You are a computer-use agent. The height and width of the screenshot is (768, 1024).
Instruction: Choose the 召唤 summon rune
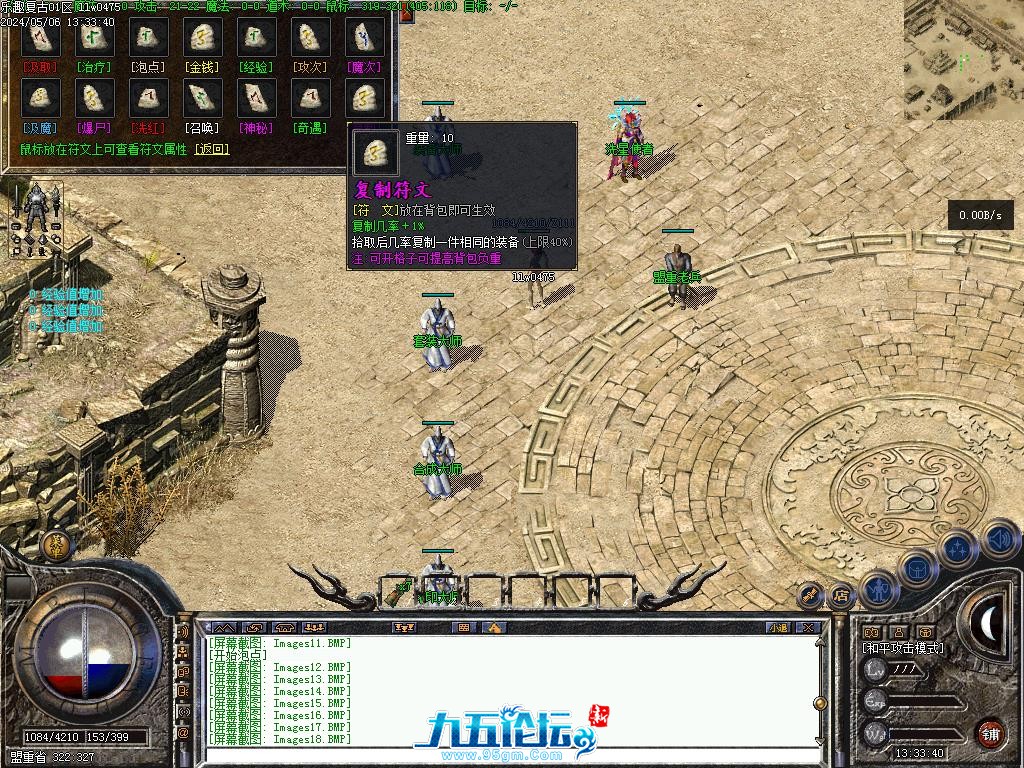(x=203, y=98)
